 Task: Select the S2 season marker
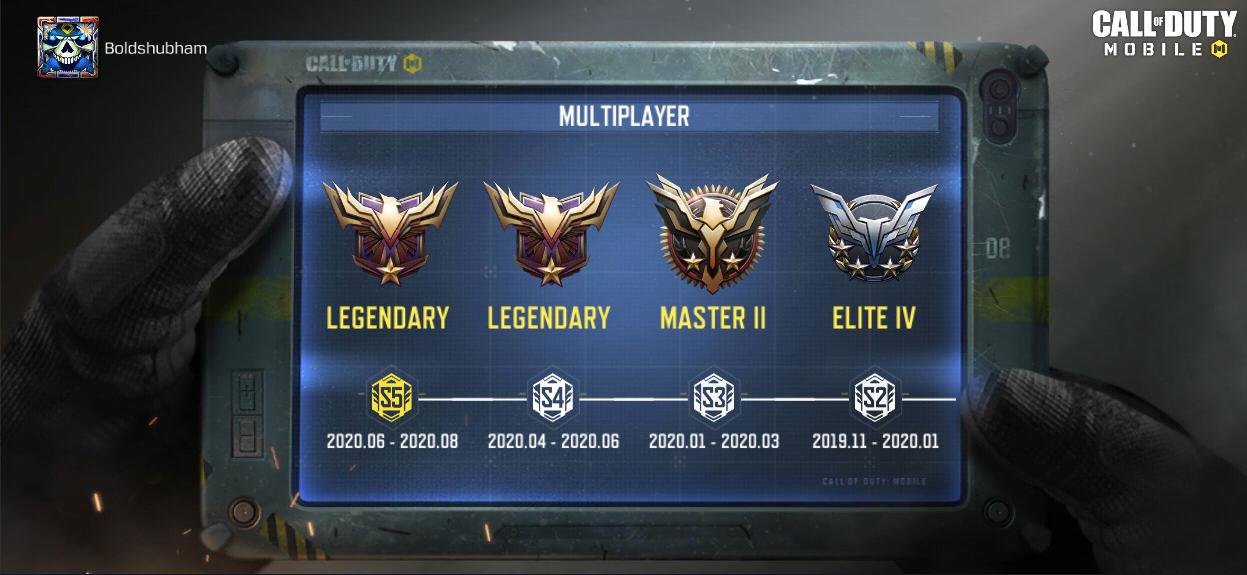point(875,399)
